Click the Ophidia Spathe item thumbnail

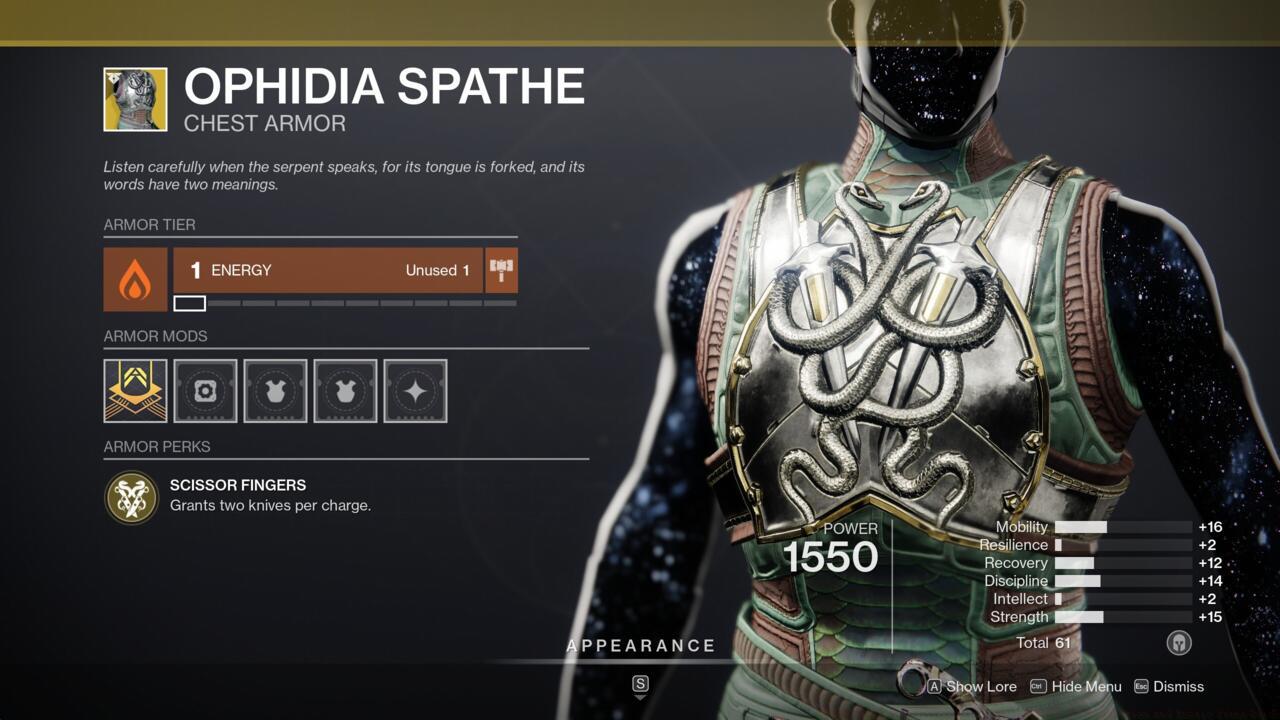click(x=135, y=100)
